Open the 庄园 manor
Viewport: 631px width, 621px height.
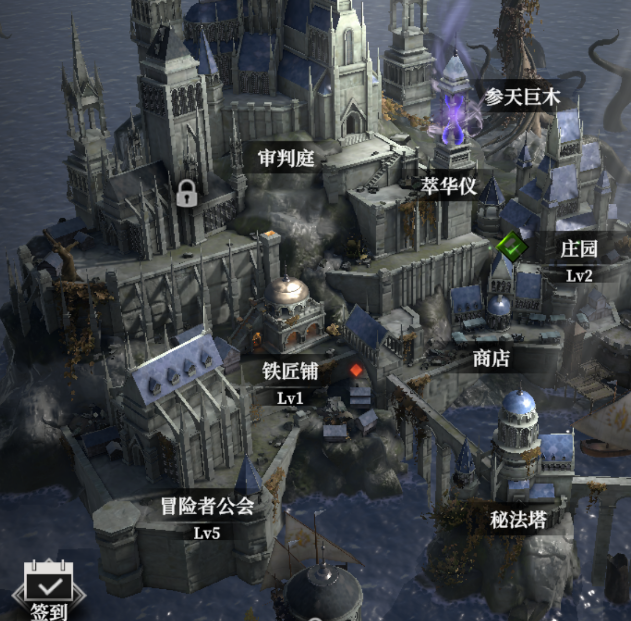(x=579, y=249)
